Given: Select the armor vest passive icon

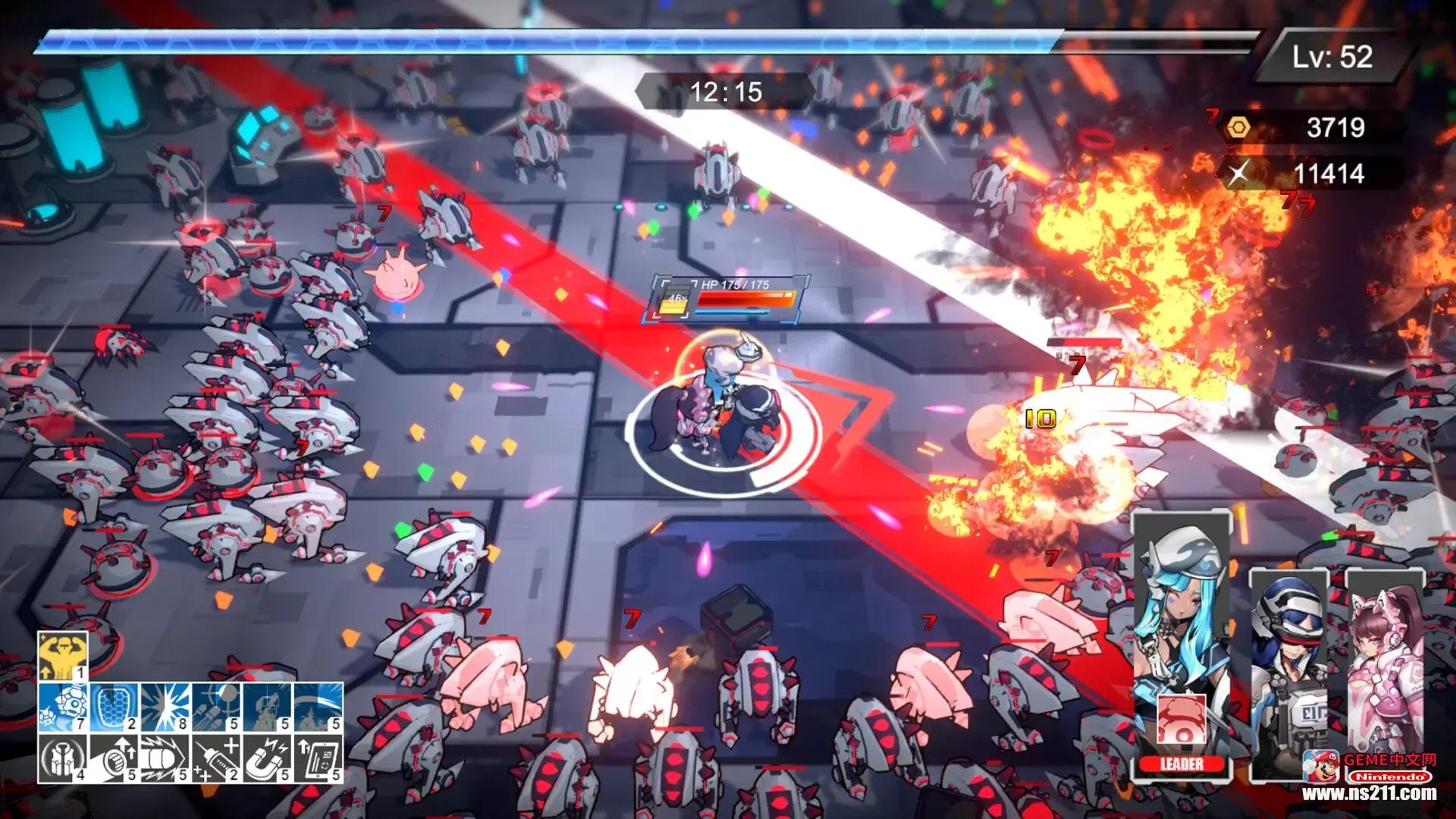Looking at the screenshot, I should tap(63, 758).
